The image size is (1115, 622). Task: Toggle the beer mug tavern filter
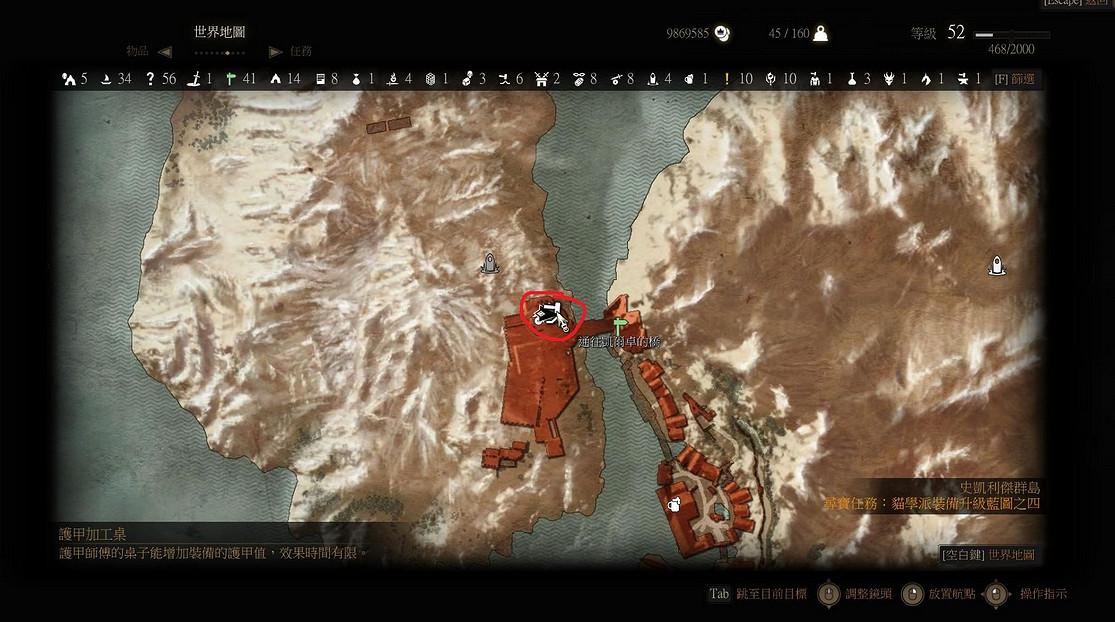pyautogui.click(x=689, y=78)
